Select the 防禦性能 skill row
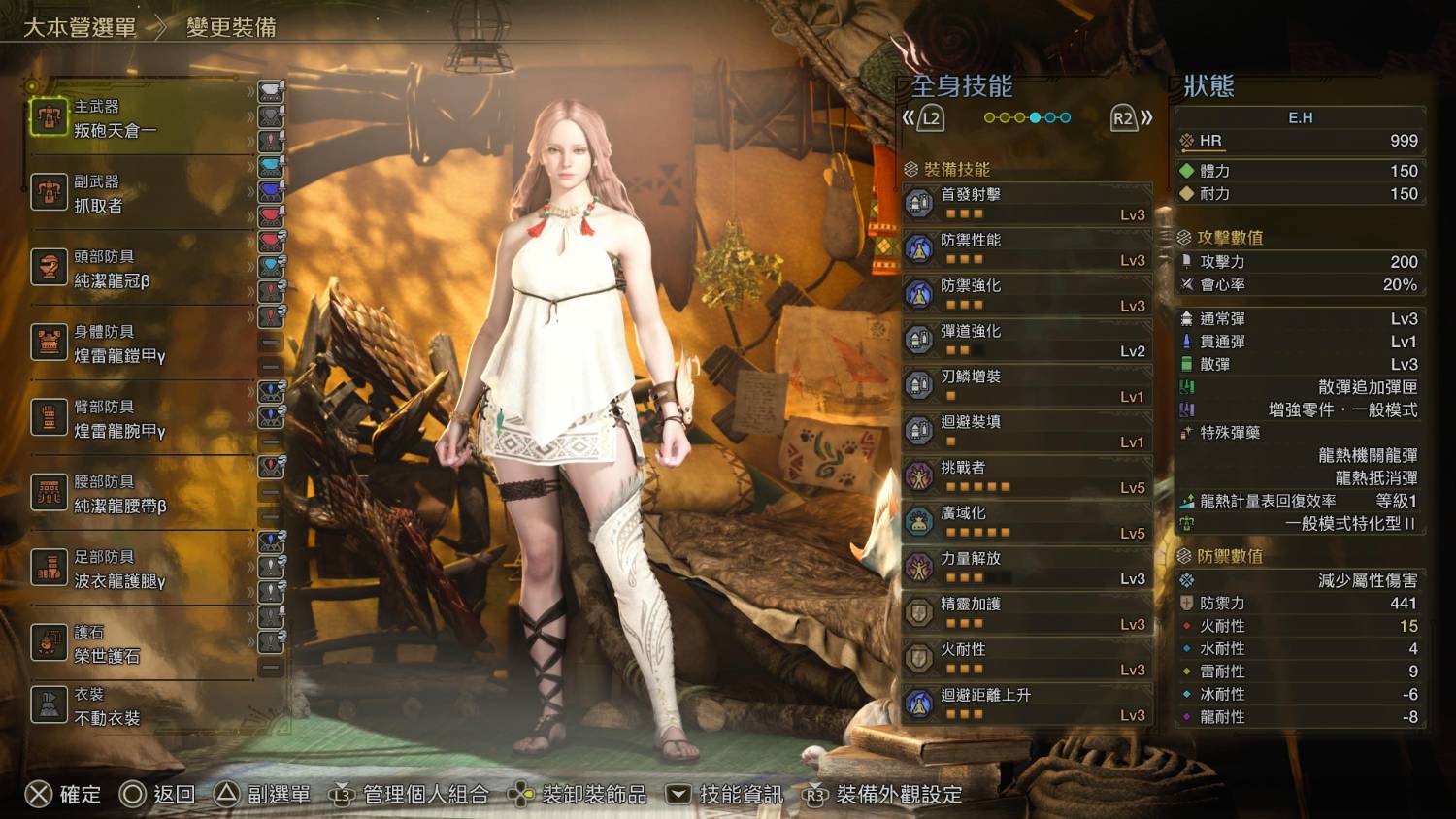This screenshot has width=1456, height=819. coord(1027,248)
